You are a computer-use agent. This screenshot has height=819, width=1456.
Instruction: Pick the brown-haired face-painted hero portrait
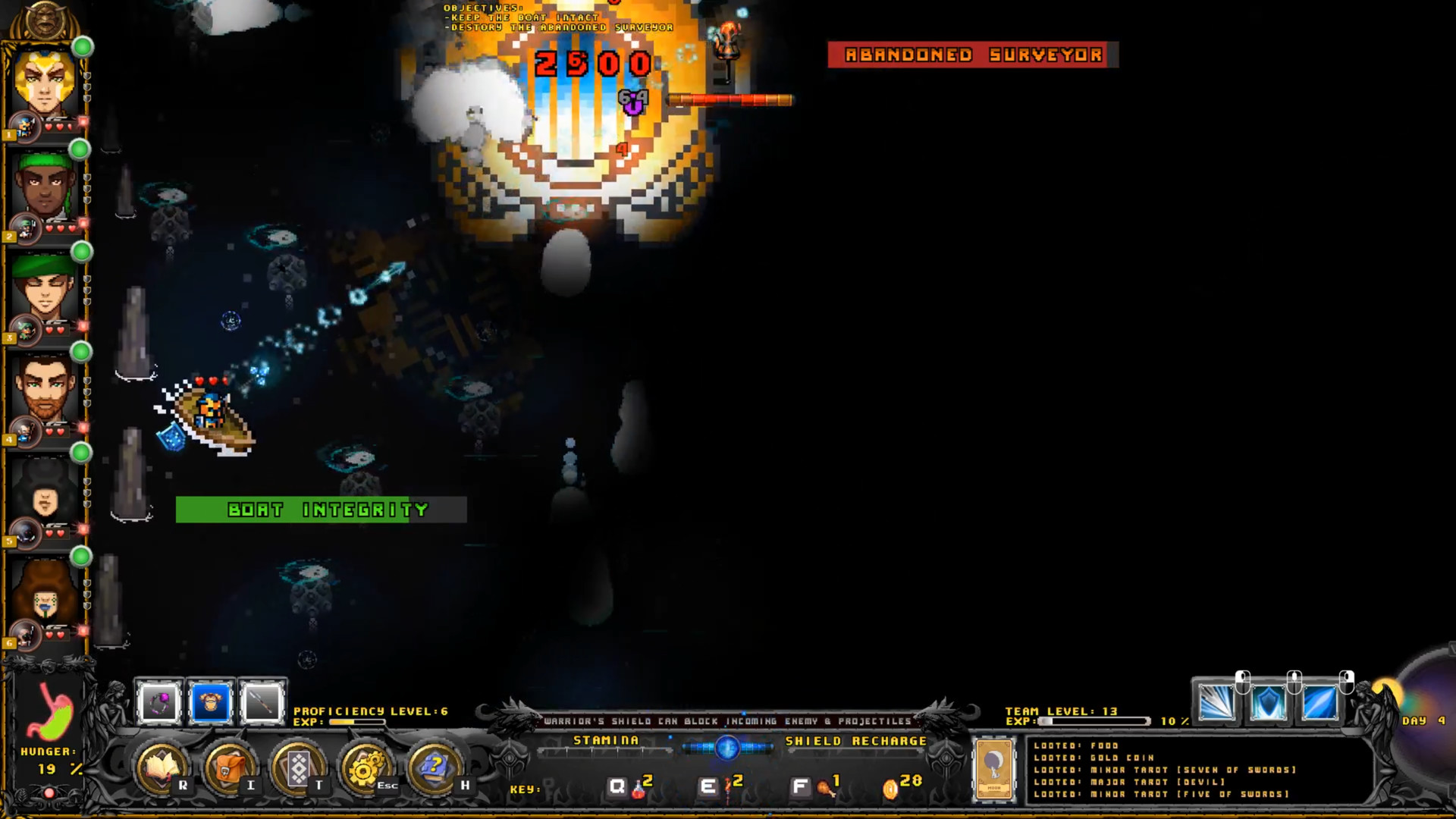coord(45,595)
